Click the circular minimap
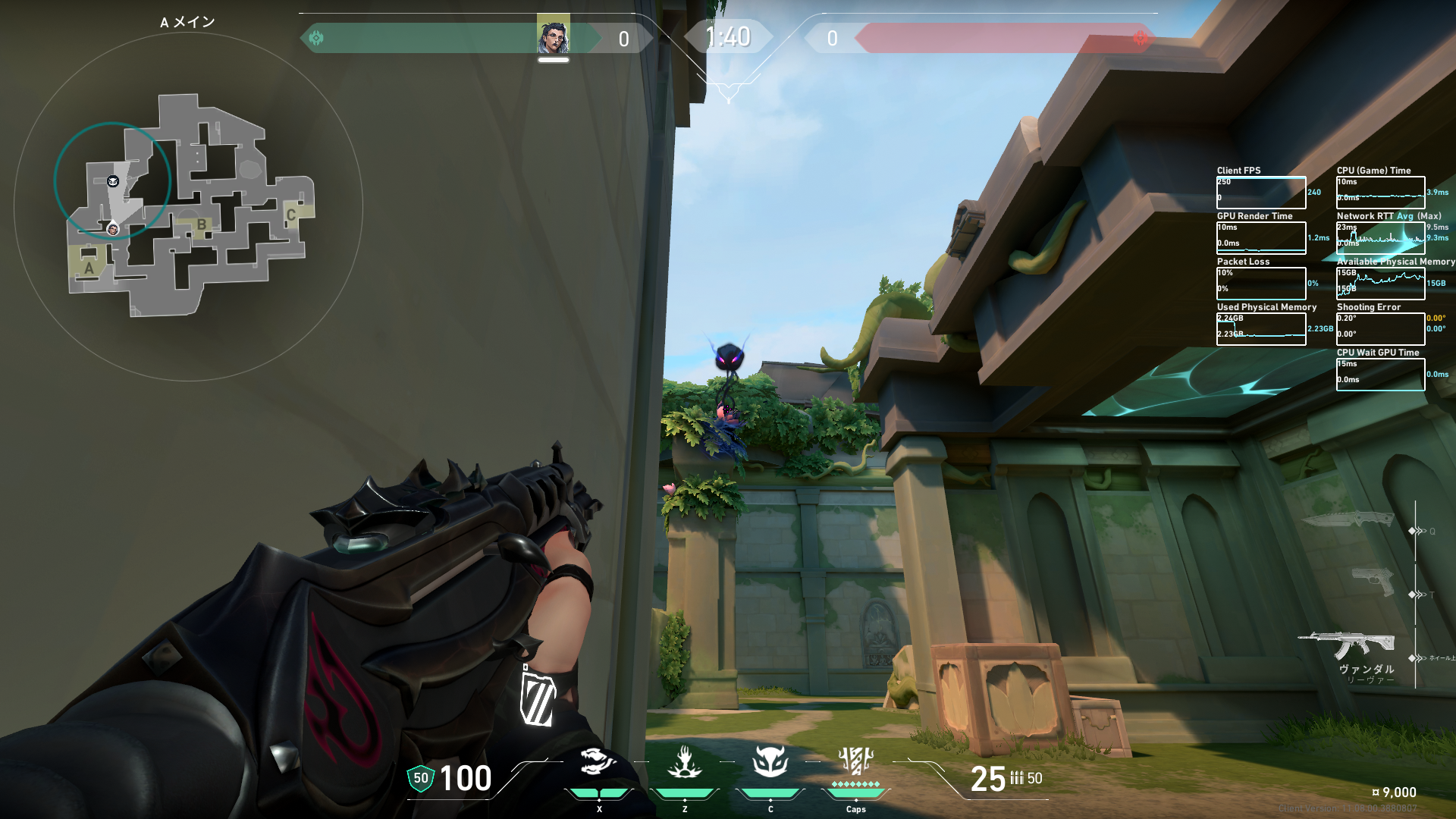1456x819 pixels. (x=188, y=206)
